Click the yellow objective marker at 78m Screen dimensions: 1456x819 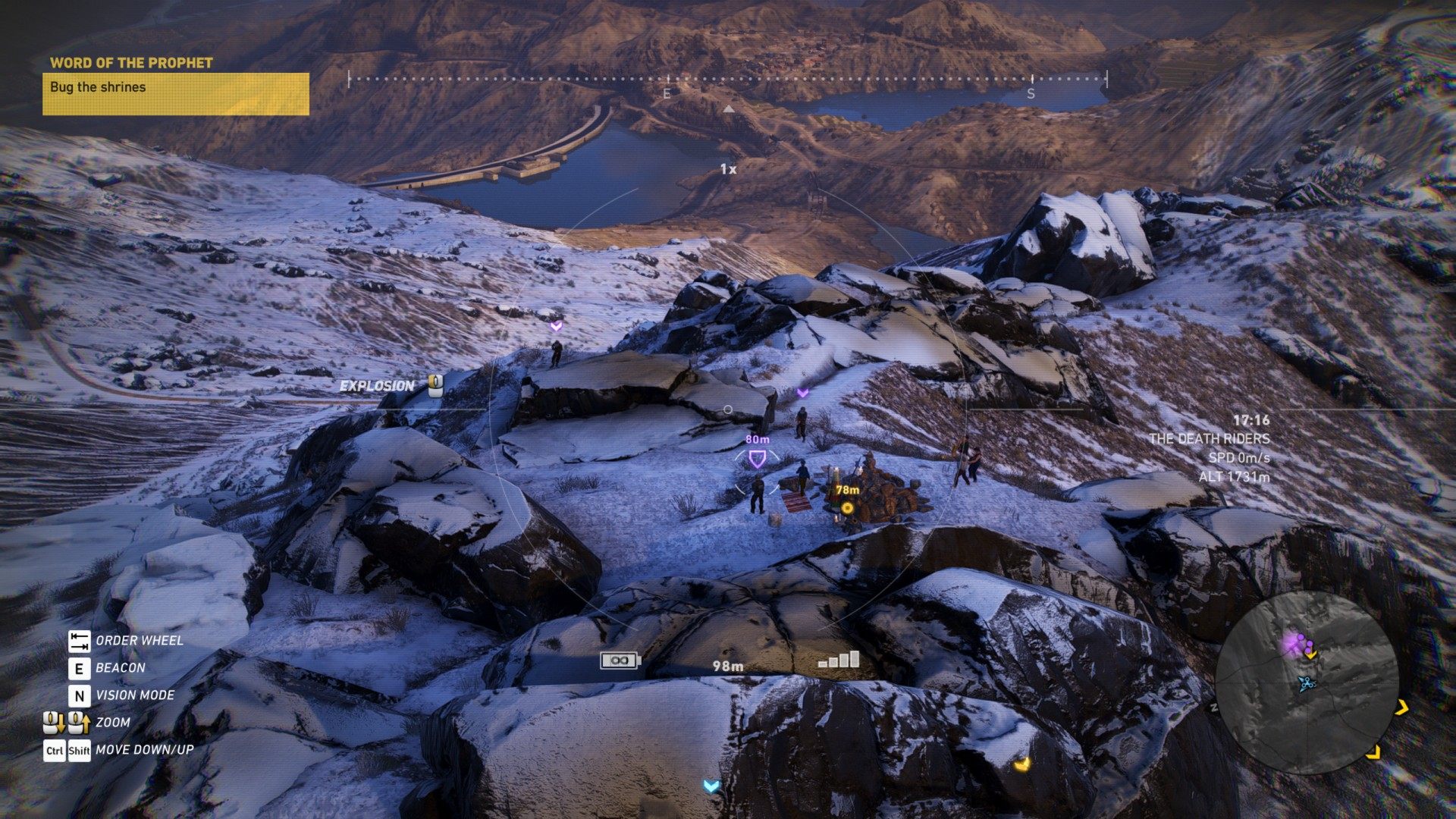click(847, 508)
